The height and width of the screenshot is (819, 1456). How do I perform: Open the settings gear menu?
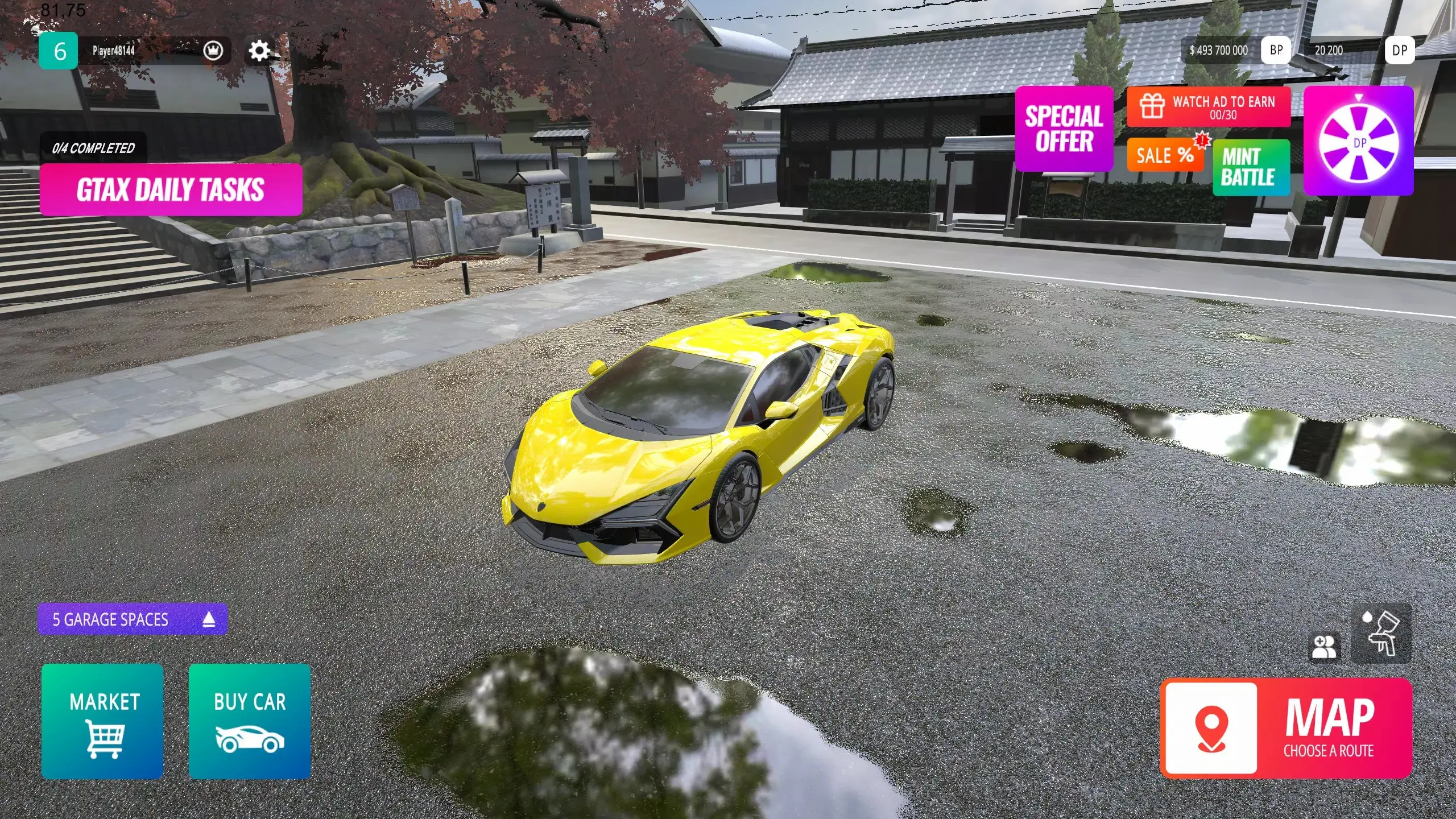tap(259, 51)
